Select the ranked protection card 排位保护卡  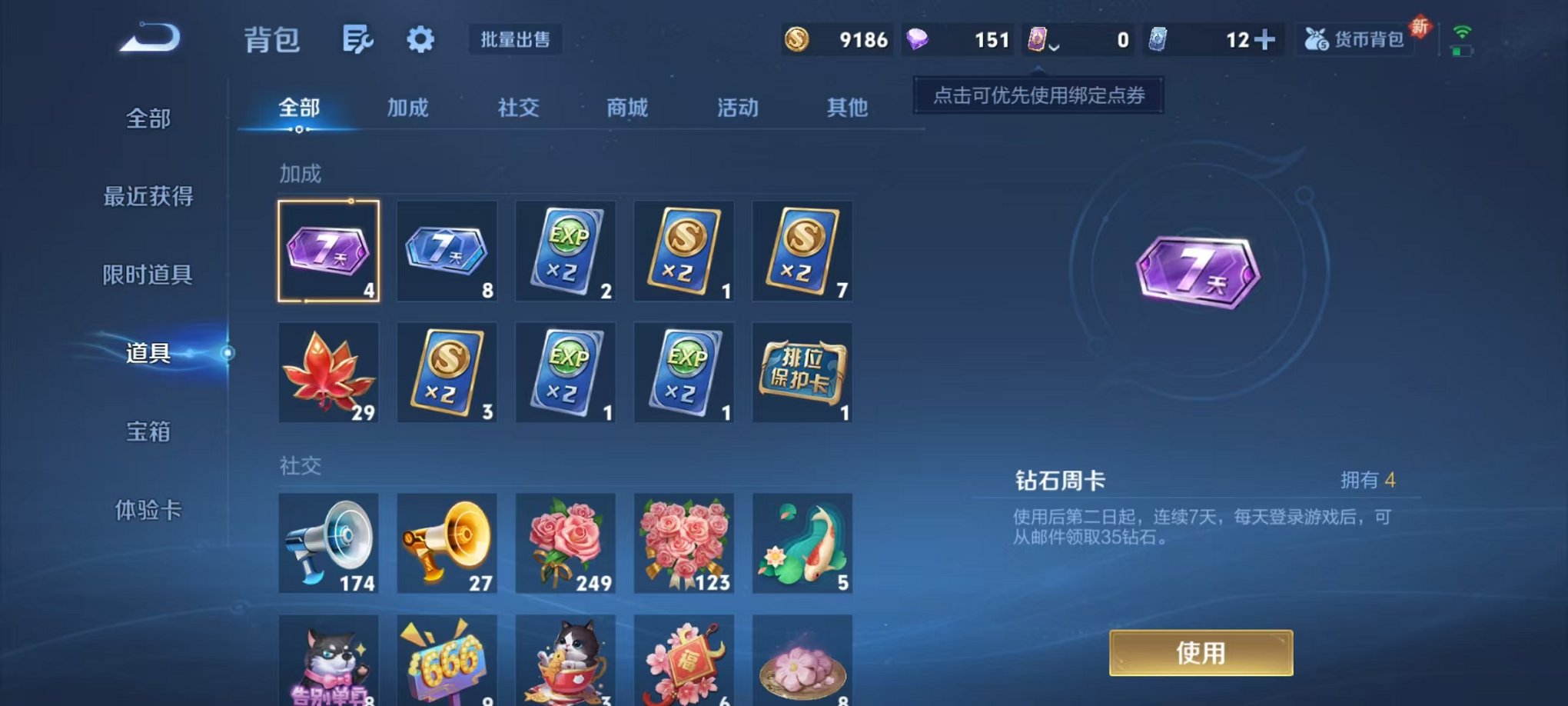coord(802,373)
